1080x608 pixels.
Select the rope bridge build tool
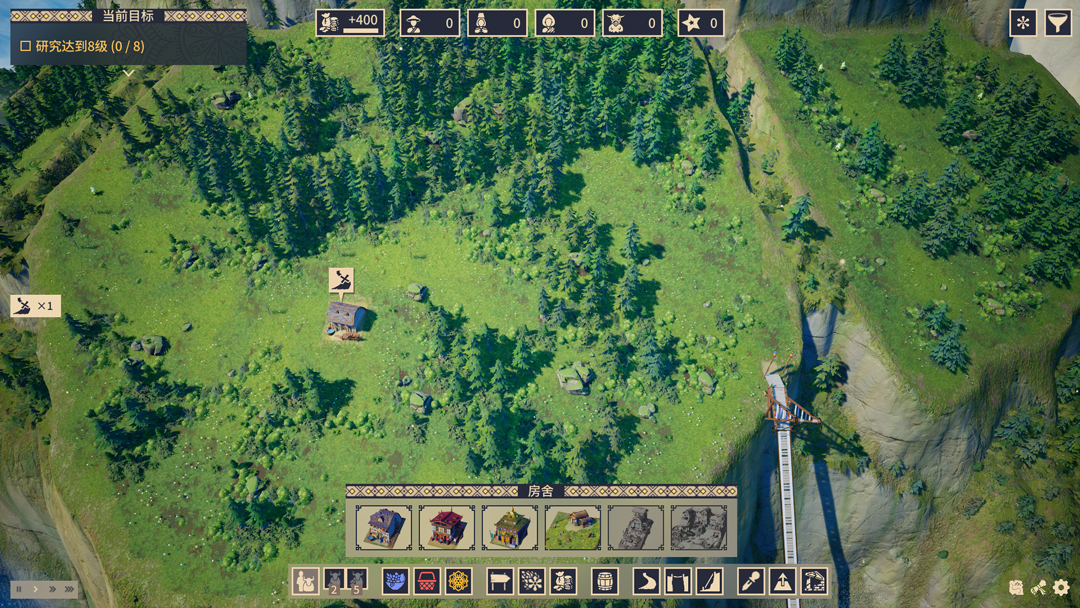click(678, 581)
